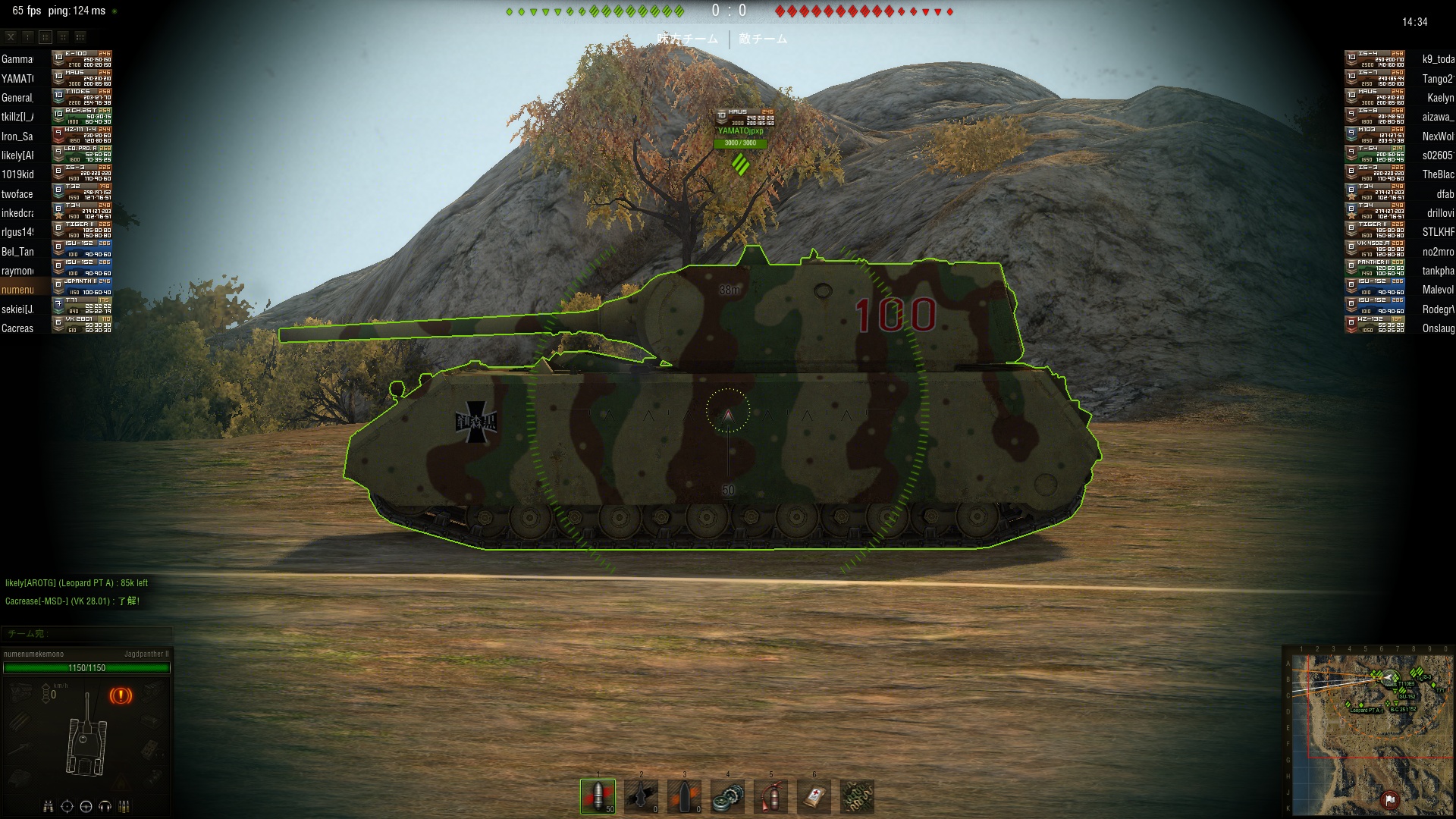This screenshot has height=819, width=1456.
Task: Select enemy Onslaug's WZ-132 row
Action: pos(1399,328)
